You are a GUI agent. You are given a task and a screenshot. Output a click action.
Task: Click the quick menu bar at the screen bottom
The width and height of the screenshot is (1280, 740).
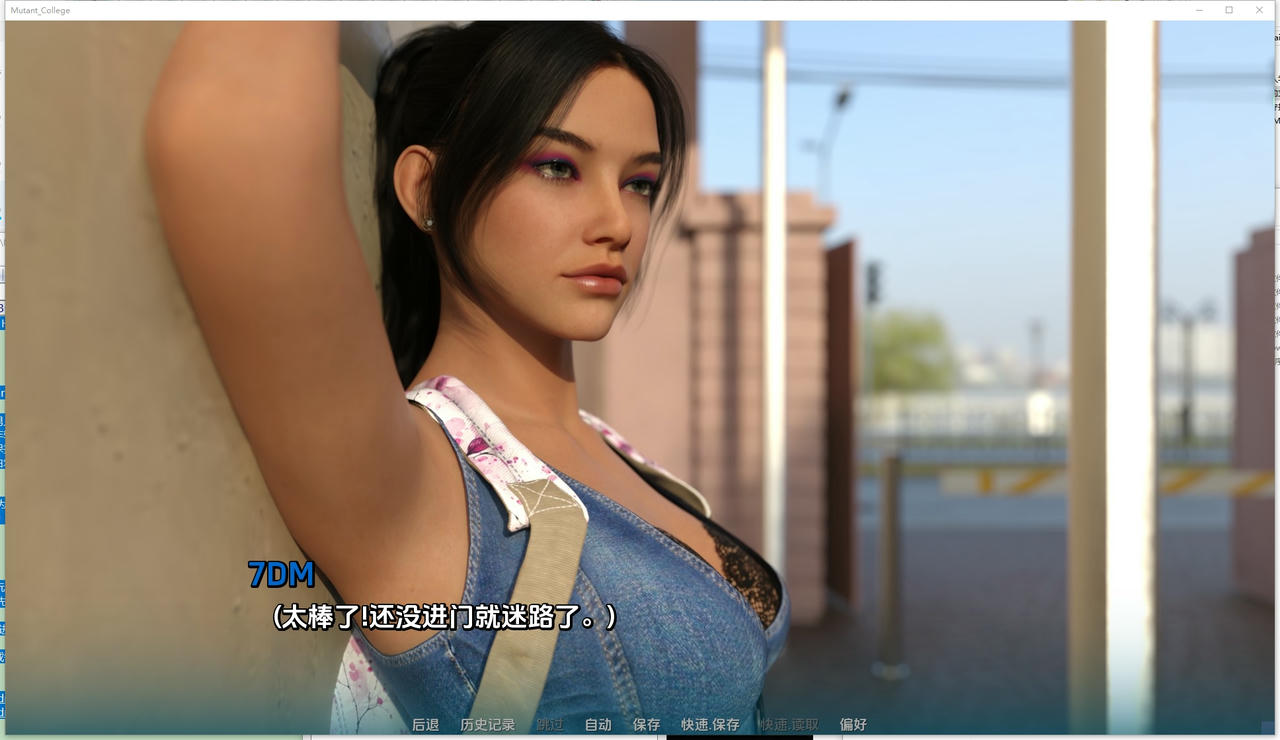coord(640,724)
